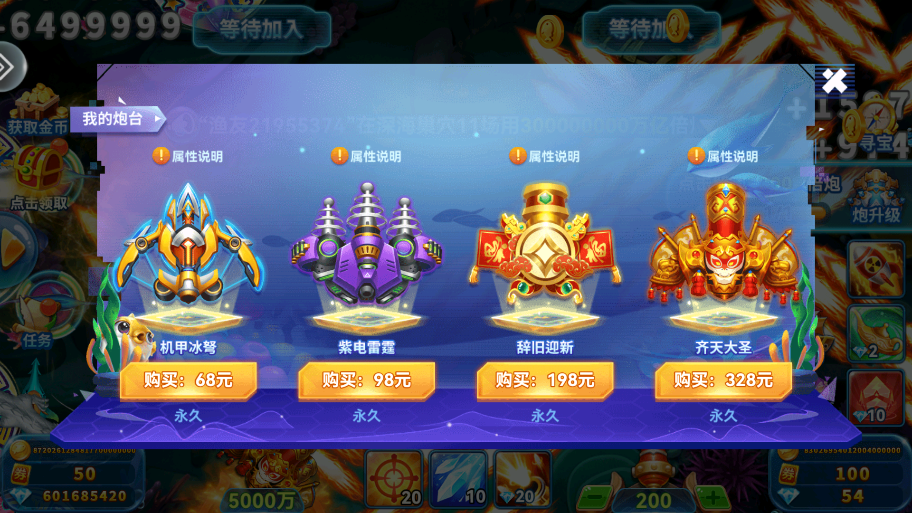This screenshot has height=513, width=912.
Task: Buy the 辞旧迎新 cannon for 198元
Action: [545, 380]
